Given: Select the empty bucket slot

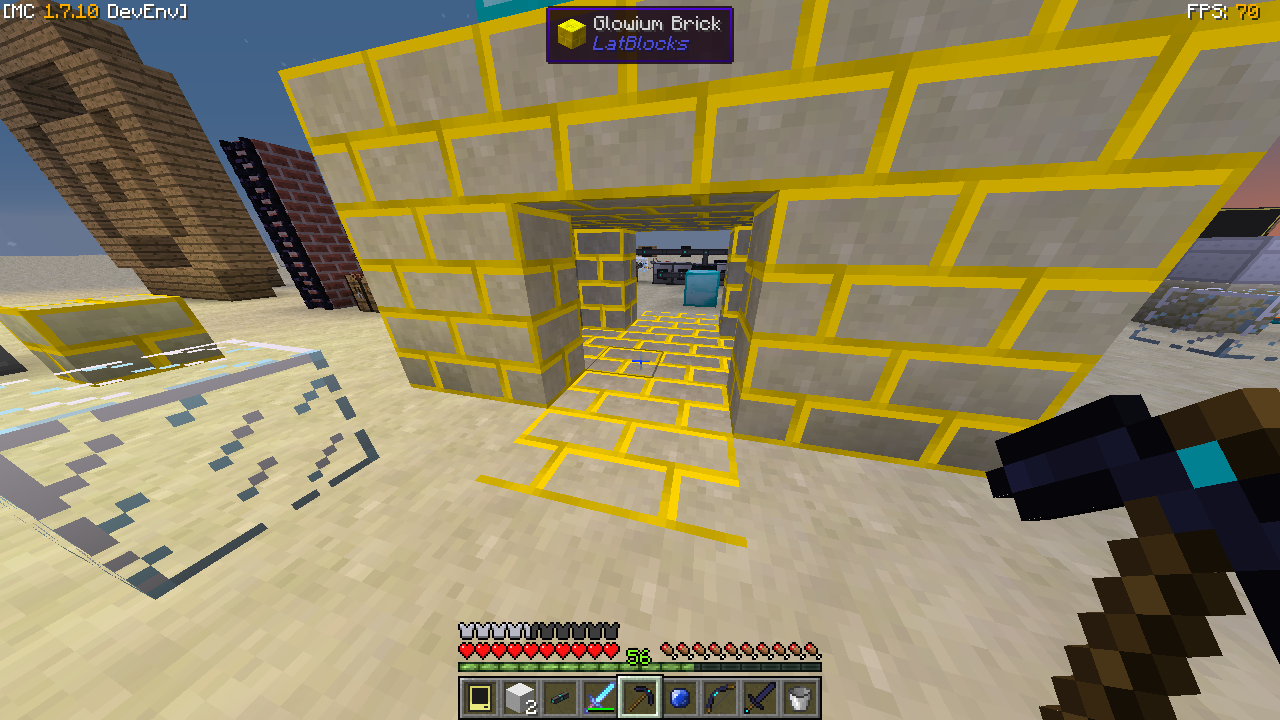Looking at the screenshot, I should [800, 697].
